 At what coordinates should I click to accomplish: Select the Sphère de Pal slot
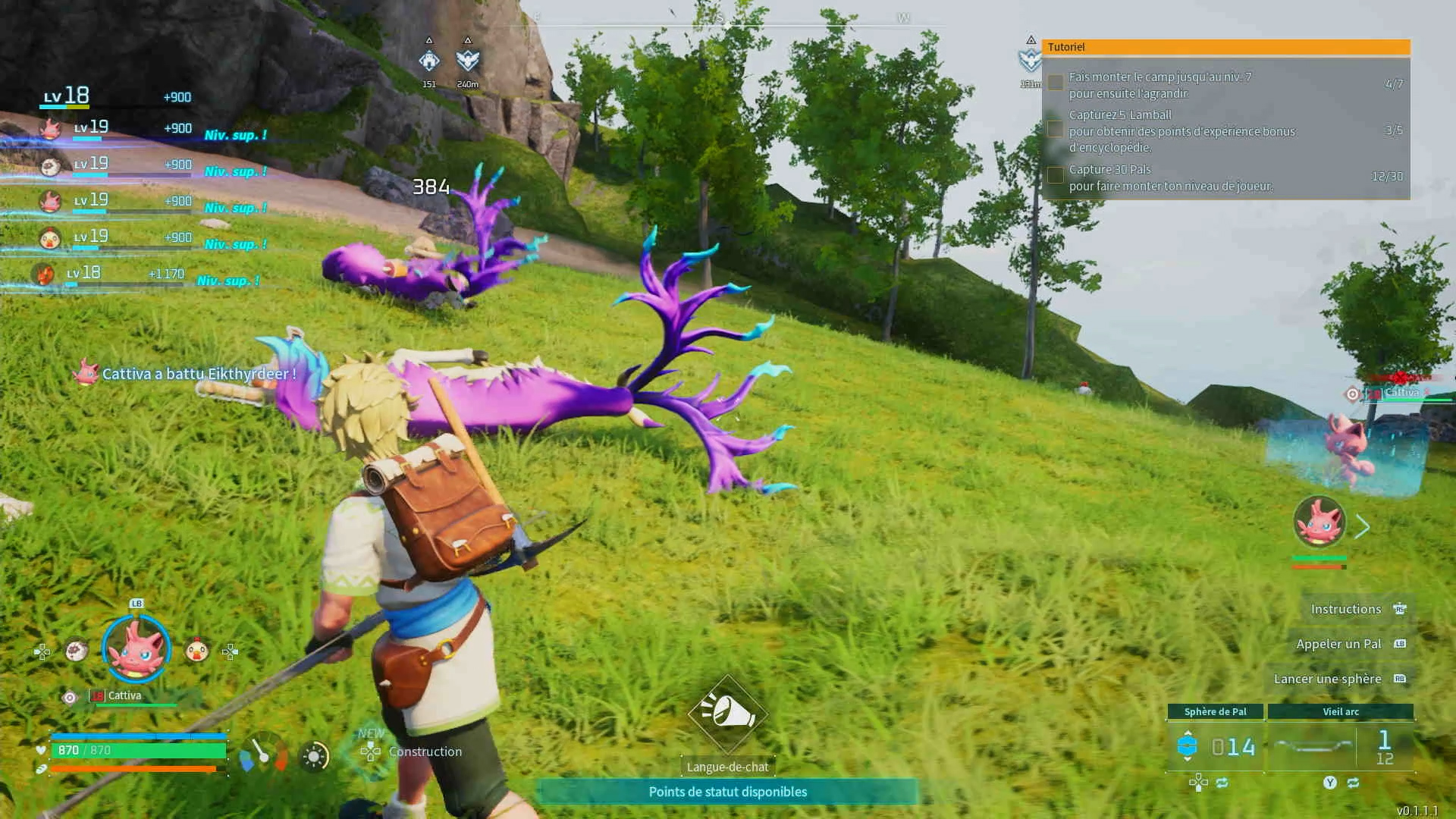[1215, 746]
